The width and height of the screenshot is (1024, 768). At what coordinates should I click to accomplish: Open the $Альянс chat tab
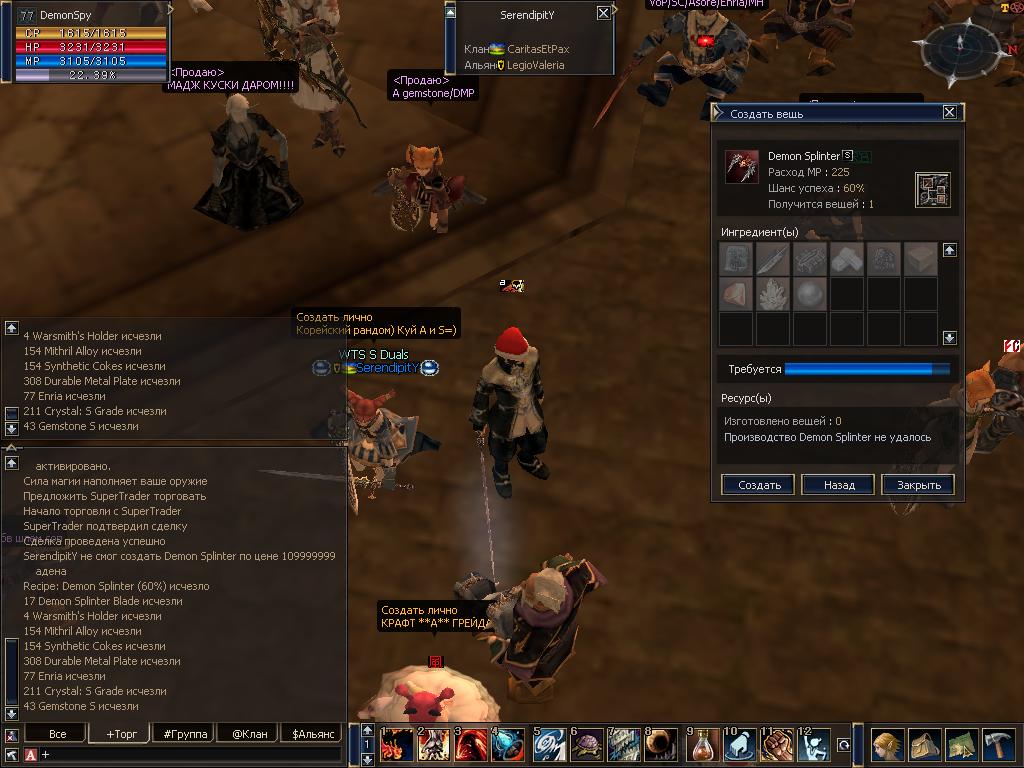[x=314, y=734]
